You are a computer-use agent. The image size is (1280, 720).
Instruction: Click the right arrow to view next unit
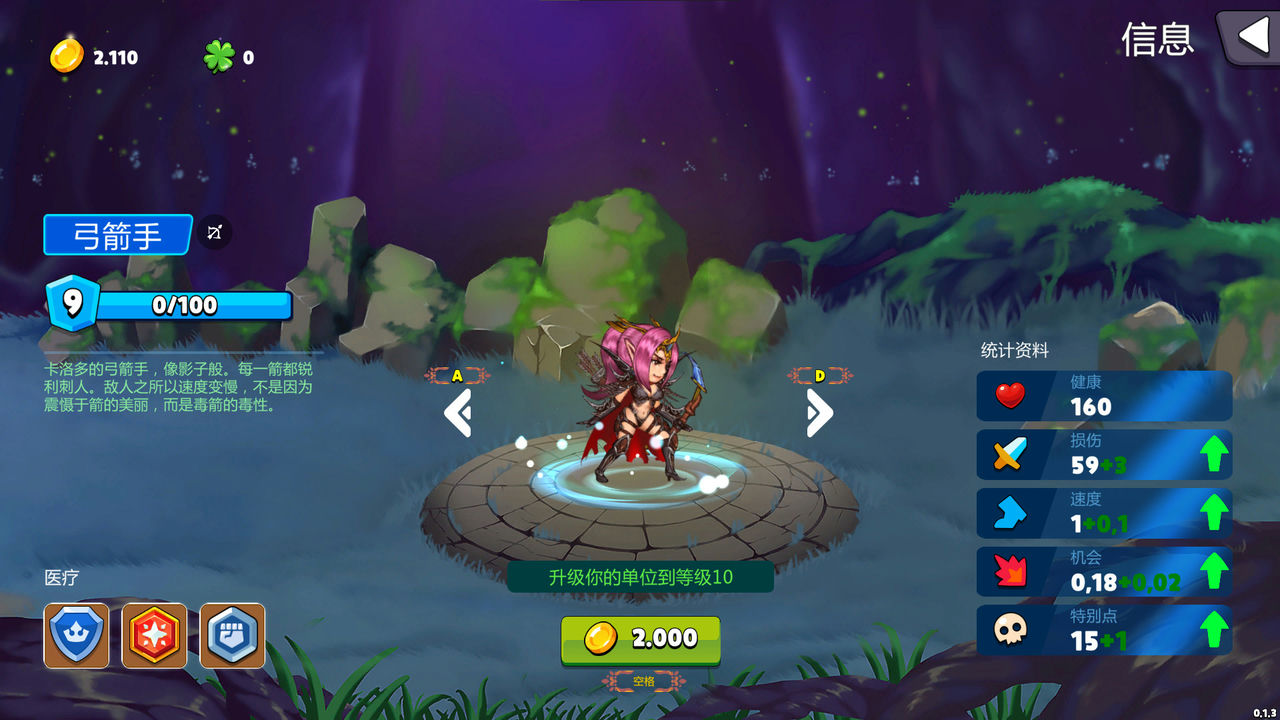click(x=820, y=413)
